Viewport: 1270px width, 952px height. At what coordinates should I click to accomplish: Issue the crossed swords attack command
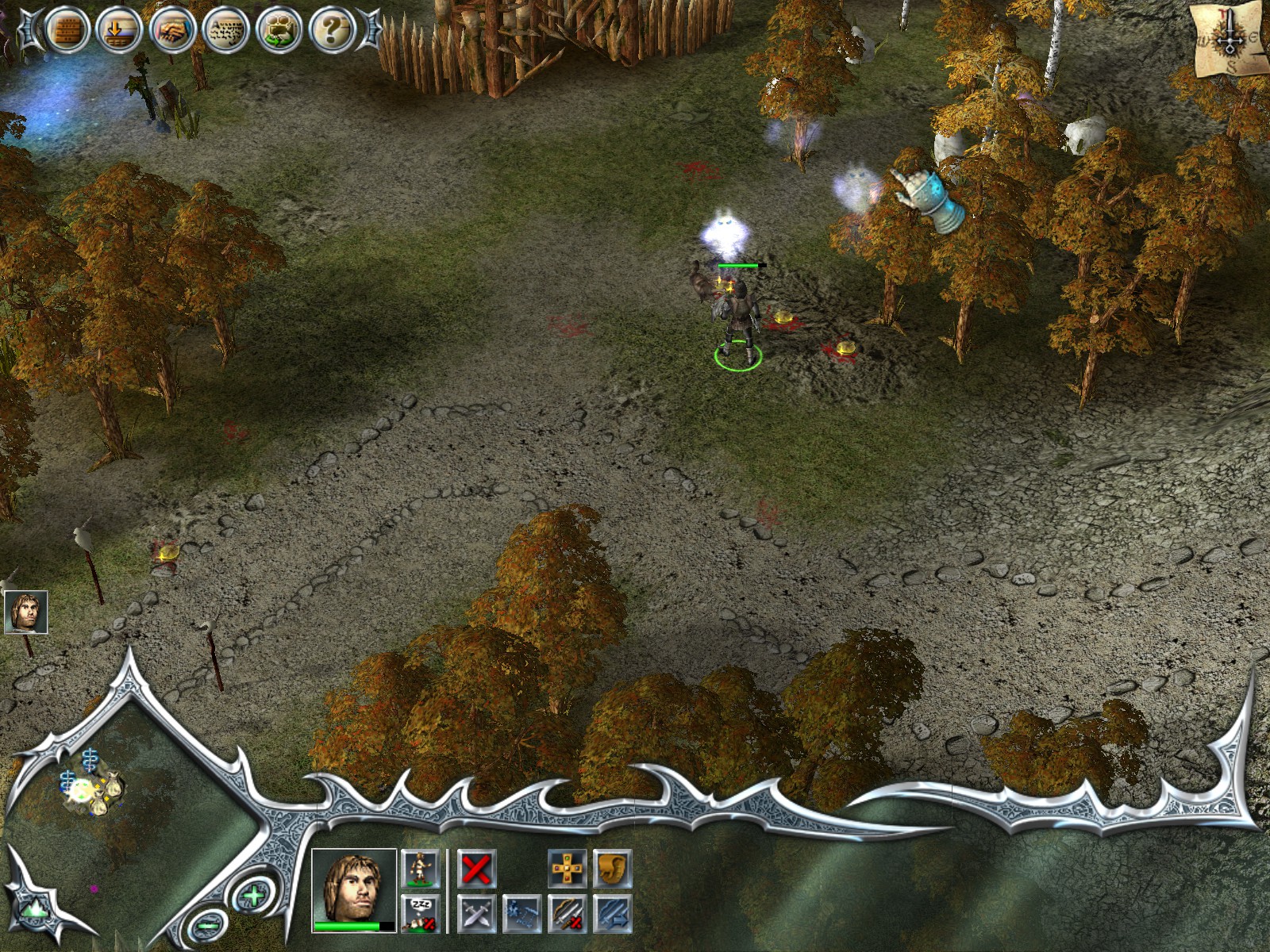476,914
